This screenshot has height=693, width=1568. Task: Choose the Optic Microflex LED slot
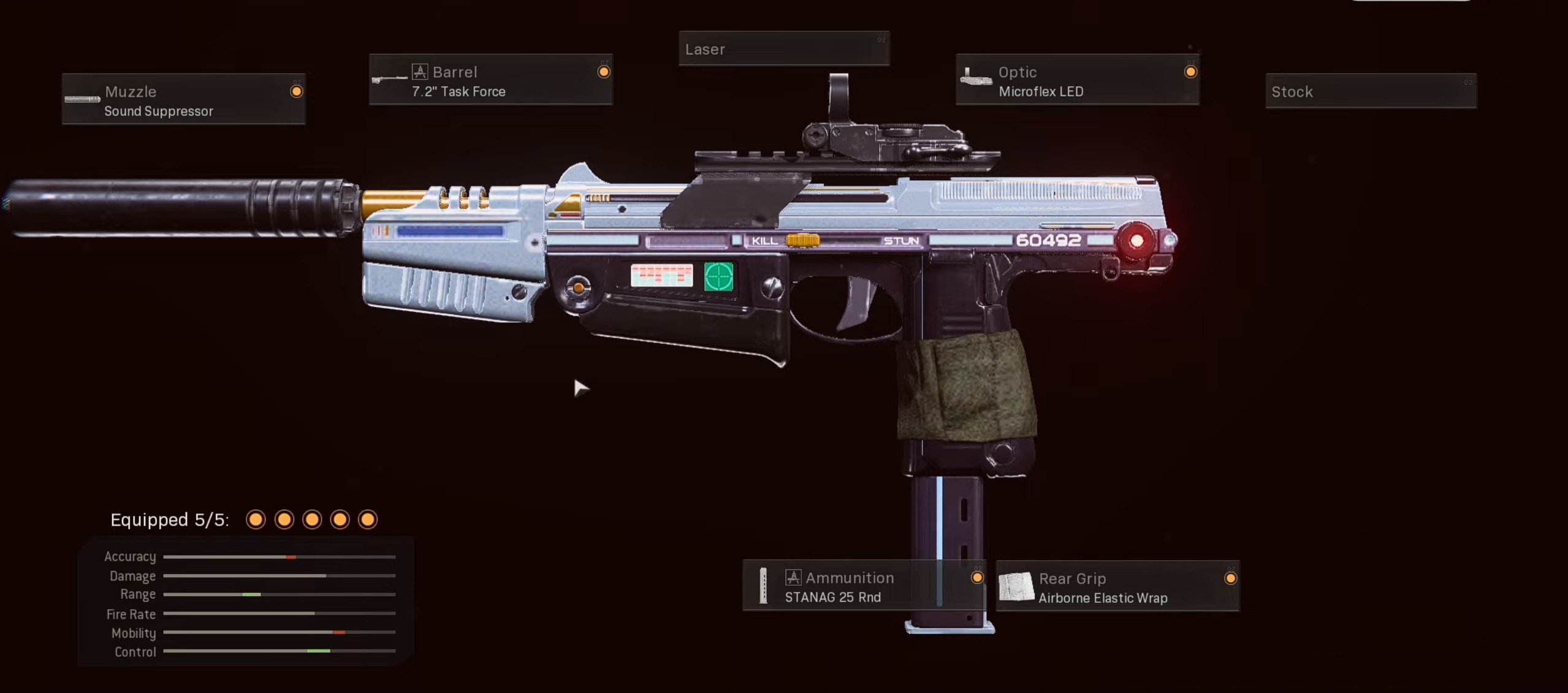pyautogui.click(x=1078, y=80)
